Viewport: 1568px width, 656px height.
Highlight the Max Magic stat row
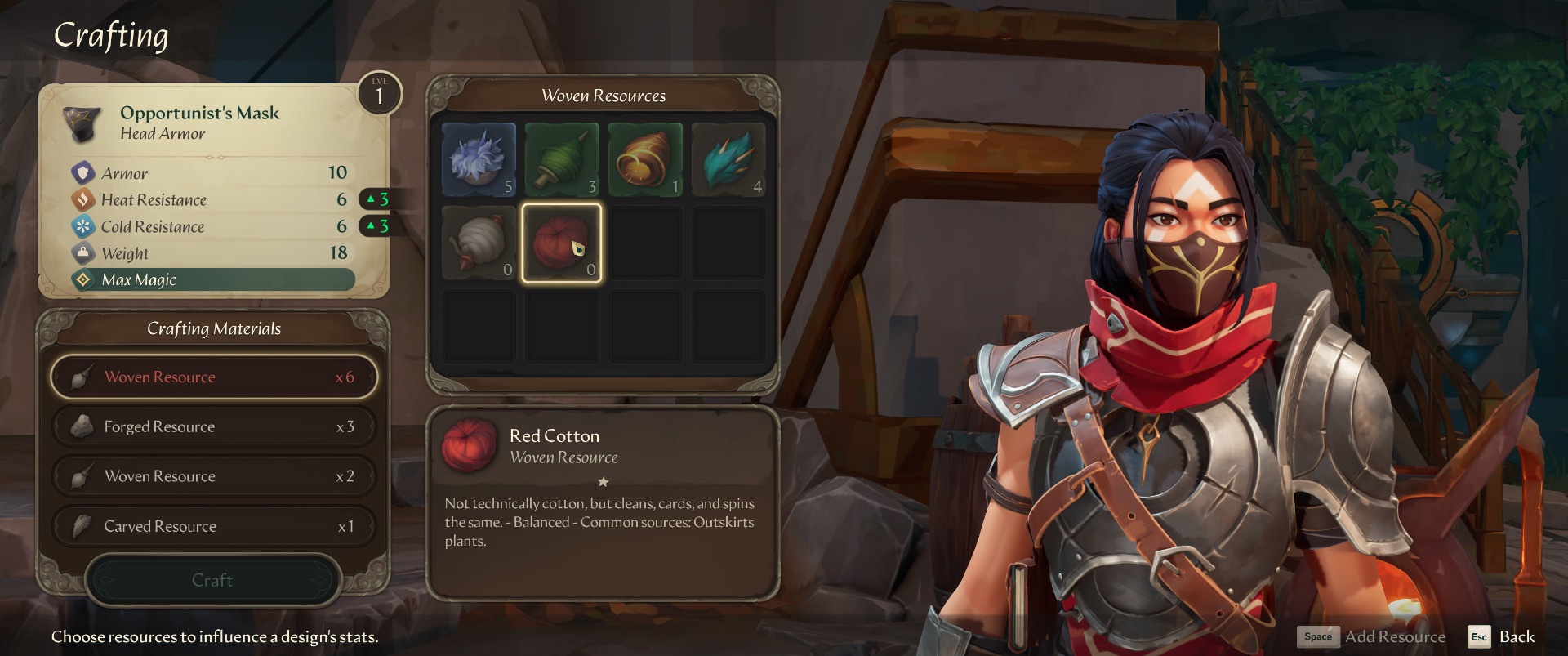(x=214, y=280)
